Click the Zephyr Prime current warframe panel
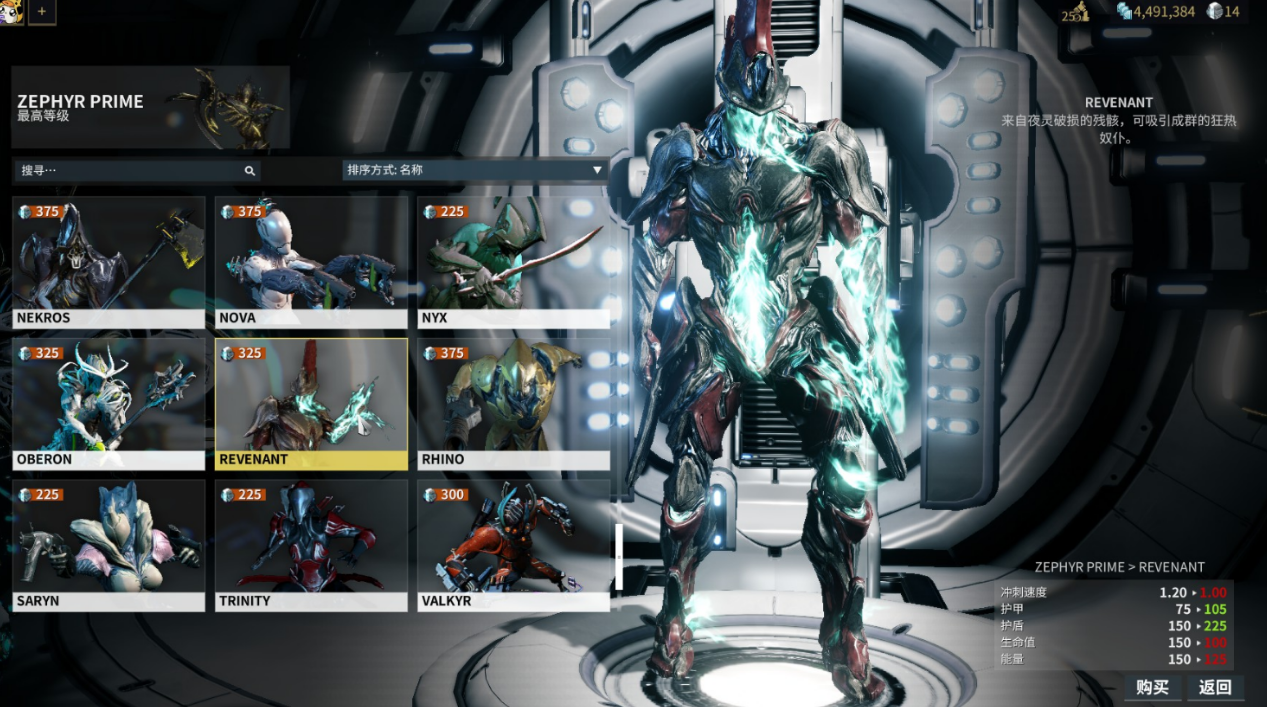Image resolution: width=1267 pixels, height=707 pixels. tap(150, 107)
